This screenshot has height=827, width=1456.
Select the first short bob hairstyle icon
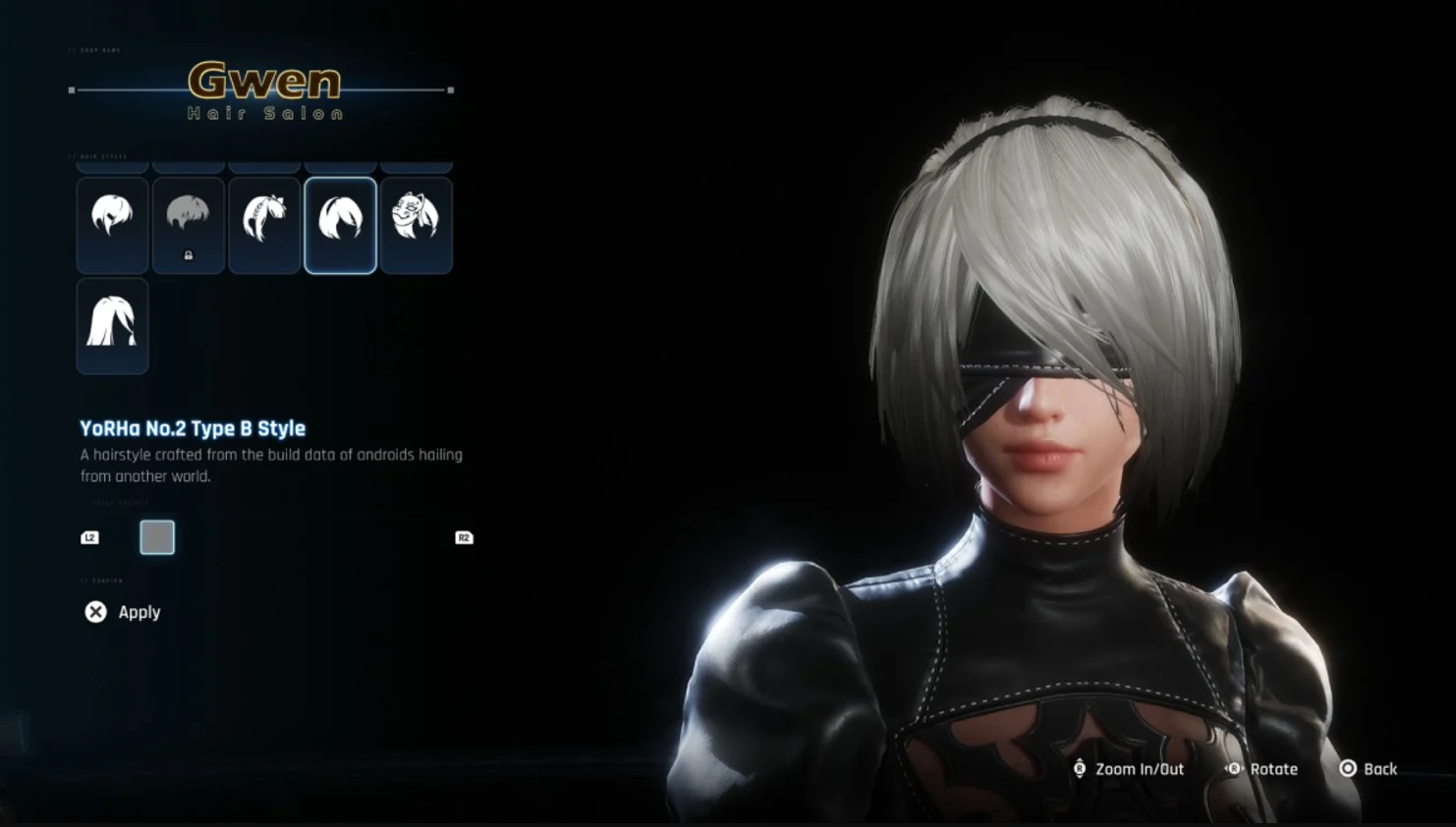point(112,225)
